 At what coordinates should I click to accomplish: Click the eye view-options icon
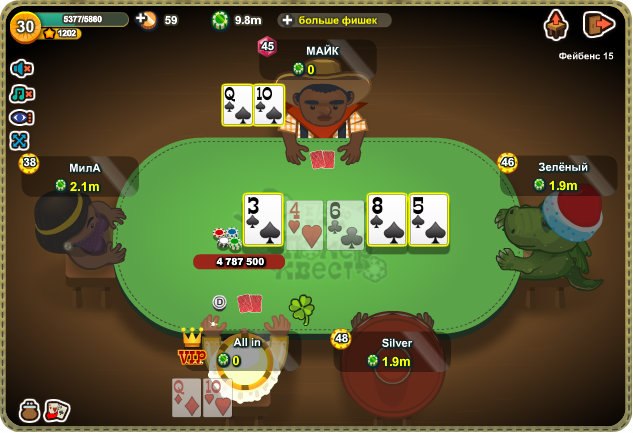21,117
